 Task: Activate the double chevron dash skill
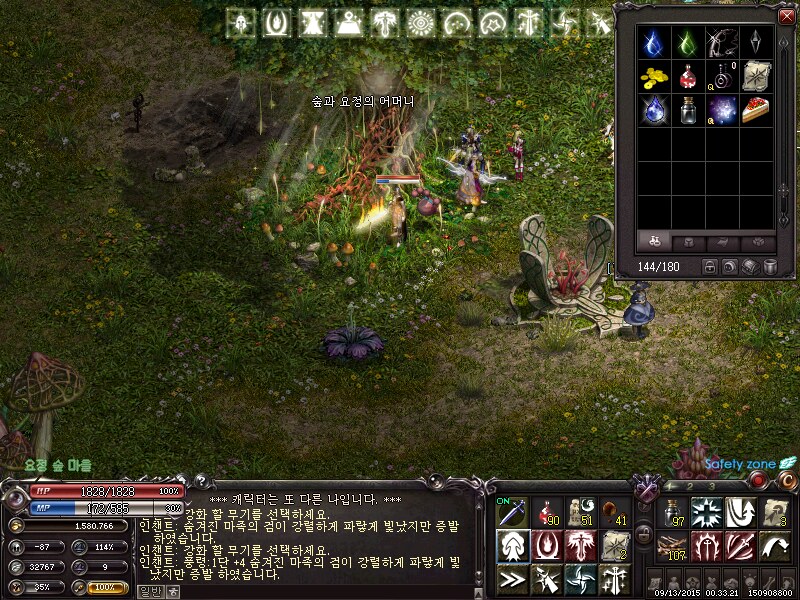[512, 578]
